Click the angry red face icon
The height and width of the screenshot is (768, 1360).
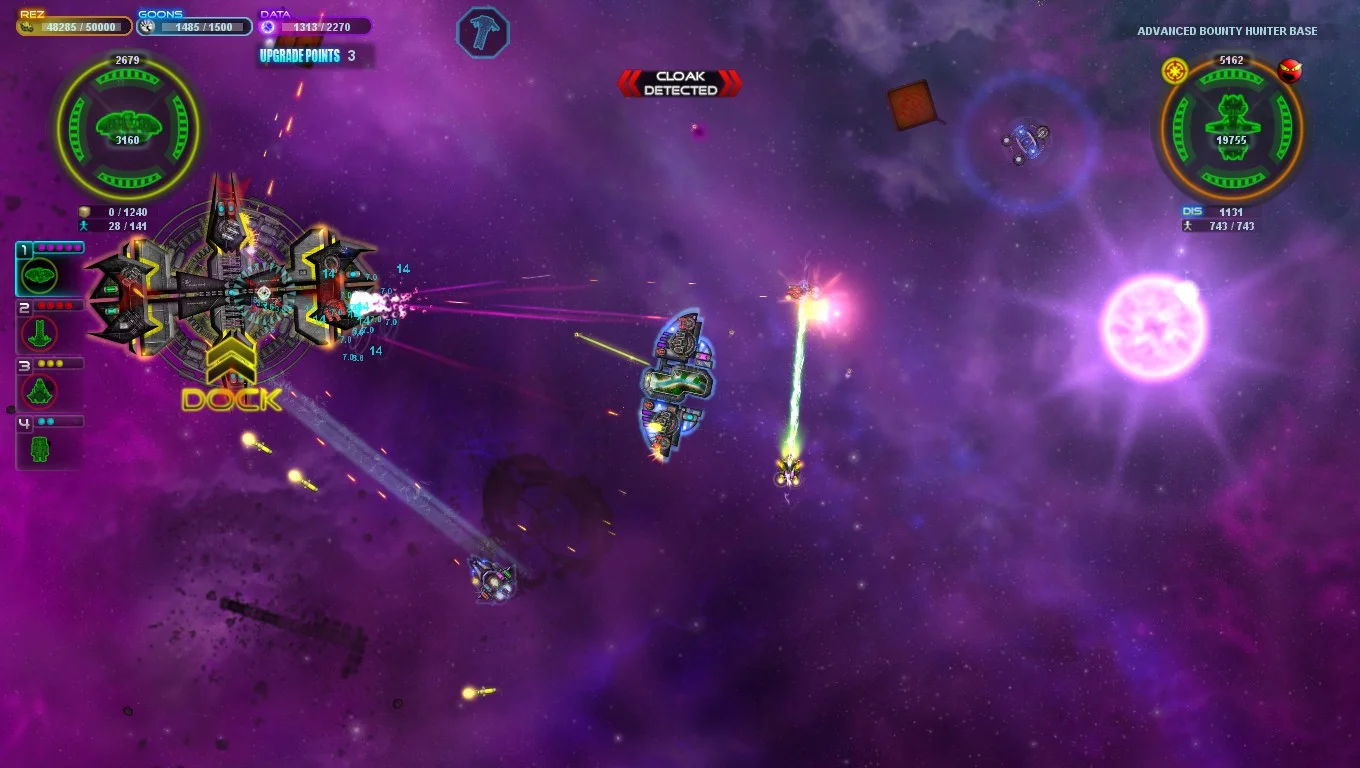click(1290, 71)
